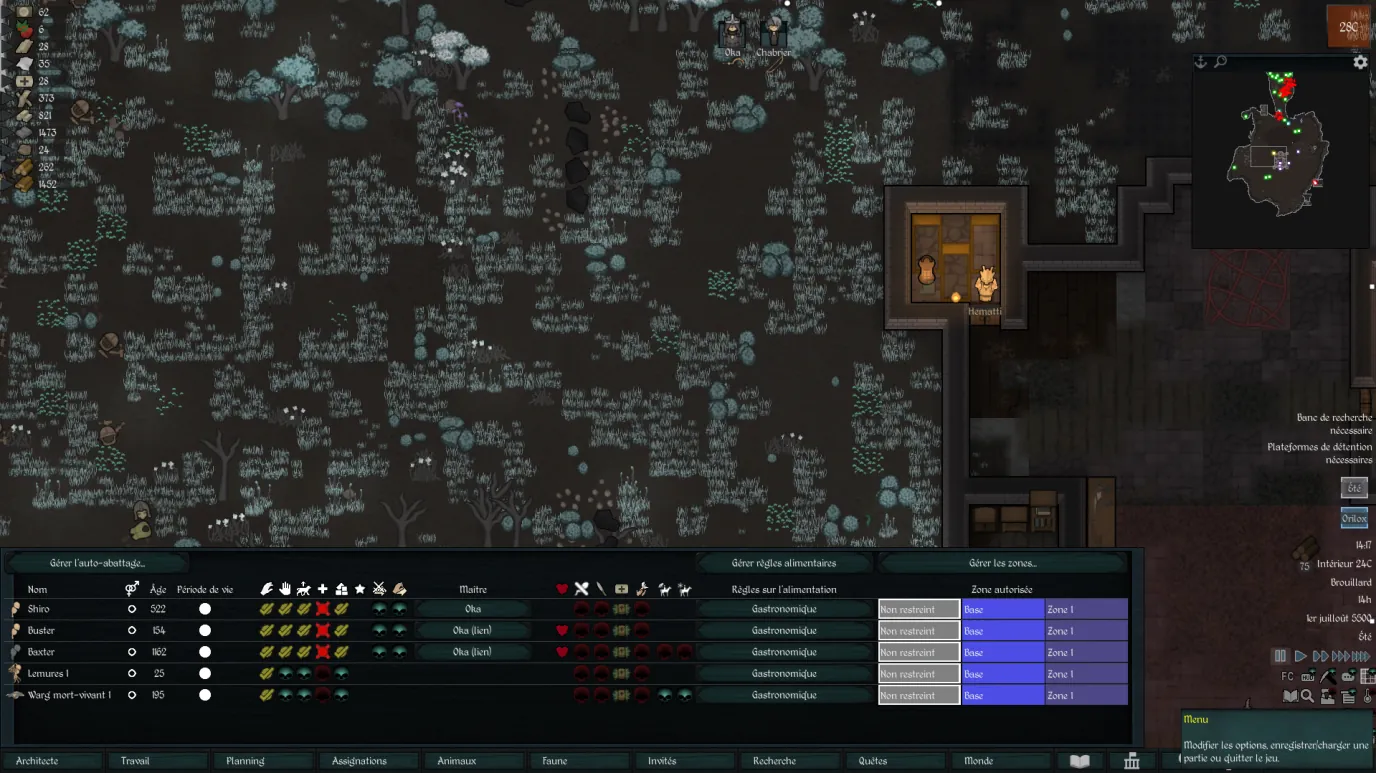
Task: Assign Buster to the Base zone
Action: click(x=1002, y=631)
